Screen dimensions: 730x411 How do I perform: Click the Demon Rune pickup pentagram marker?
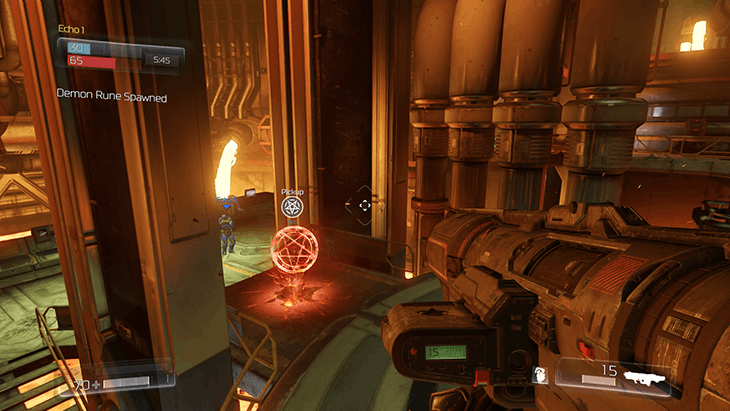pyautogui.click(x=292, y=206)
